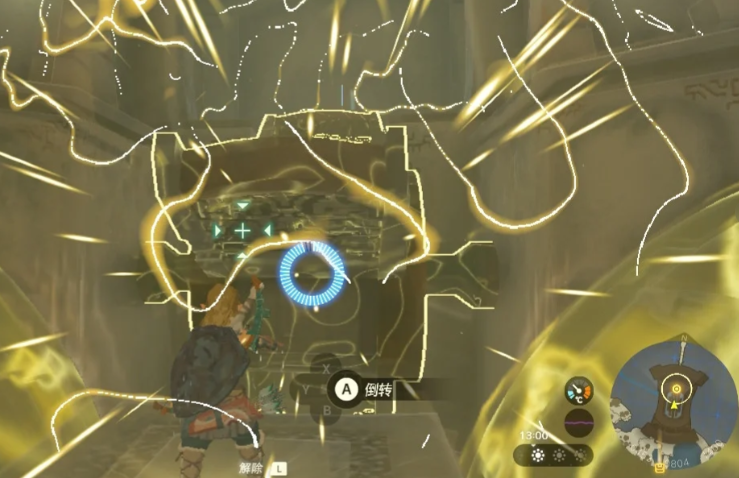Click the sun weather forecast bar
The width and height of the screenshot is (739, 478).
point(553,455)
